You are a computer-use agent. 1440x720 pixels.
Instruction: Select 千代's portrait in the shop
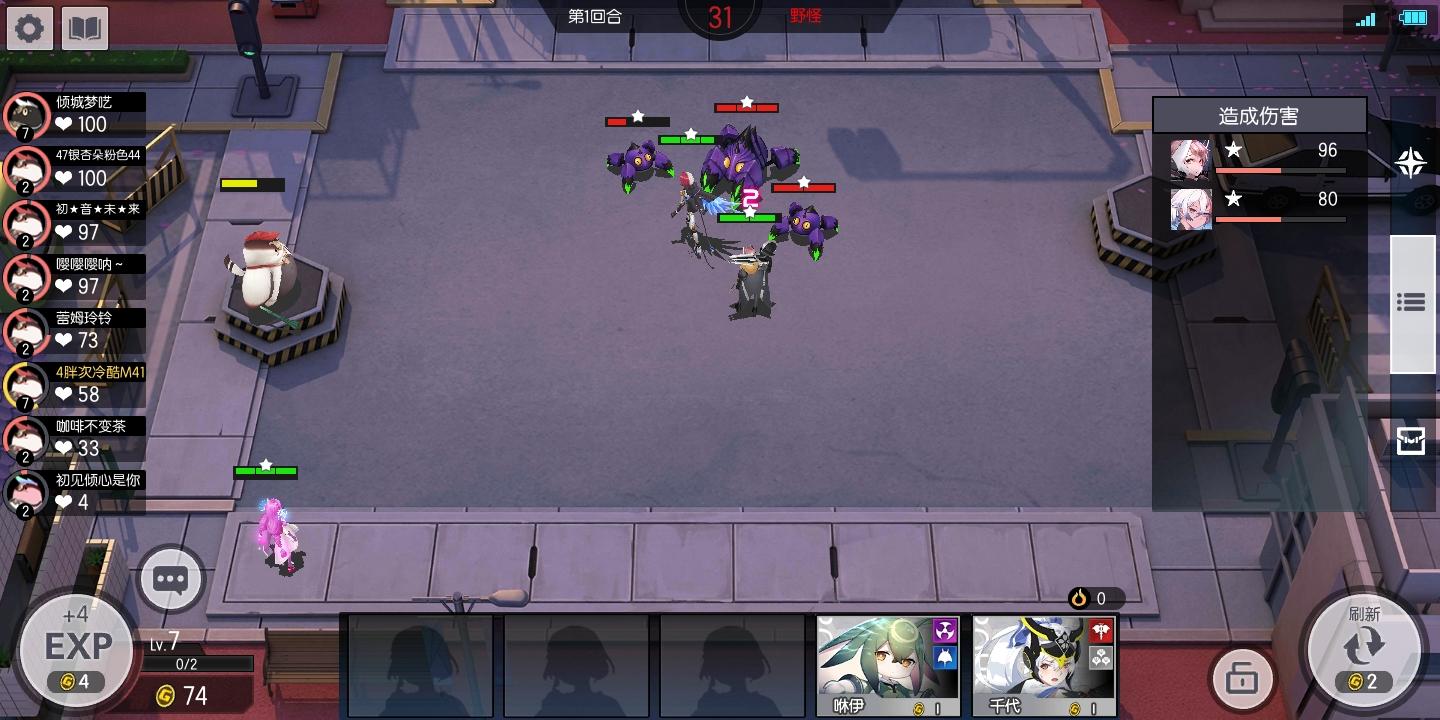1042,663
